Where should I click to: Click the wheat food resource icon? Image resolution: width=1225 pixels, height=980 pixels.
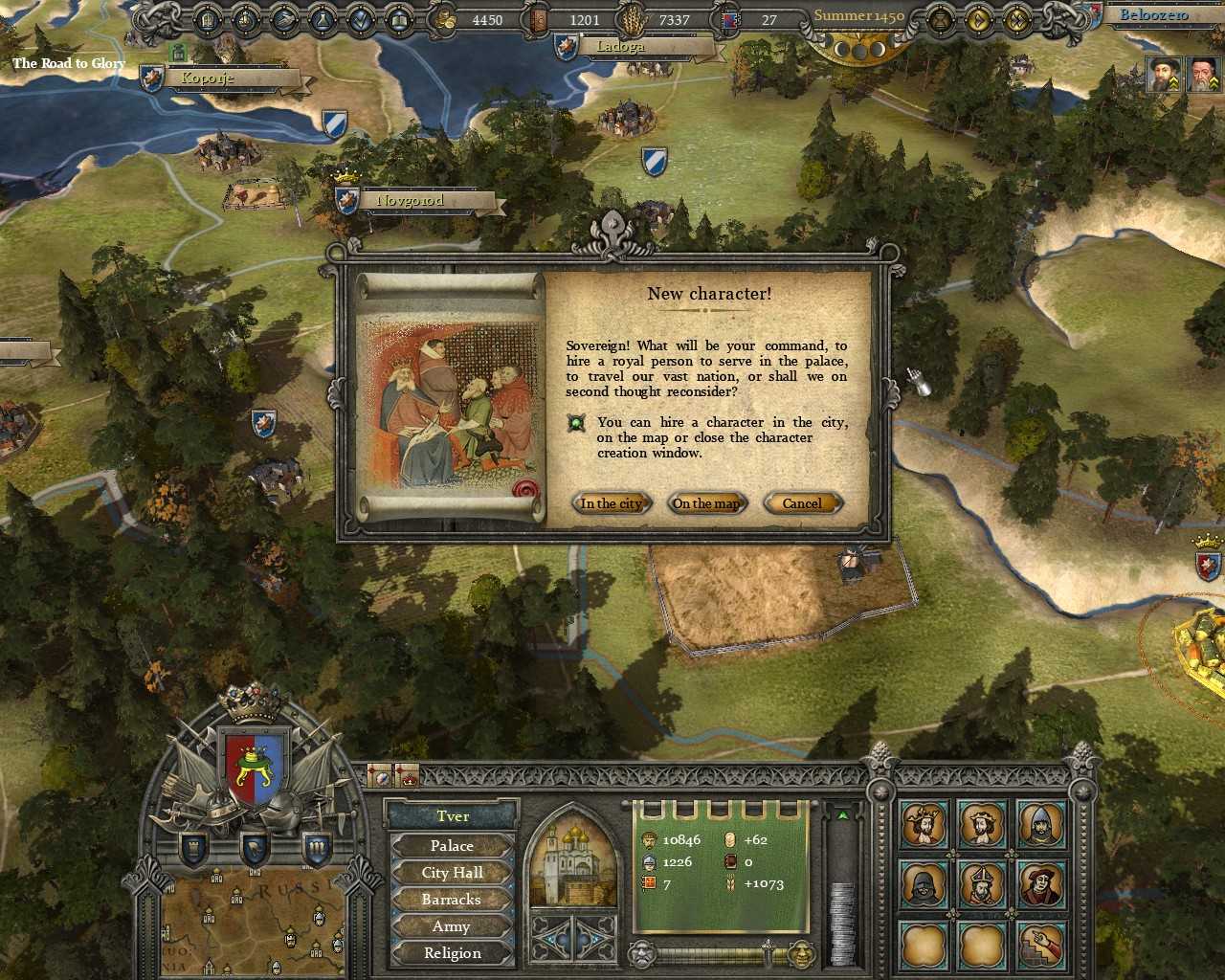click(634, 19)
